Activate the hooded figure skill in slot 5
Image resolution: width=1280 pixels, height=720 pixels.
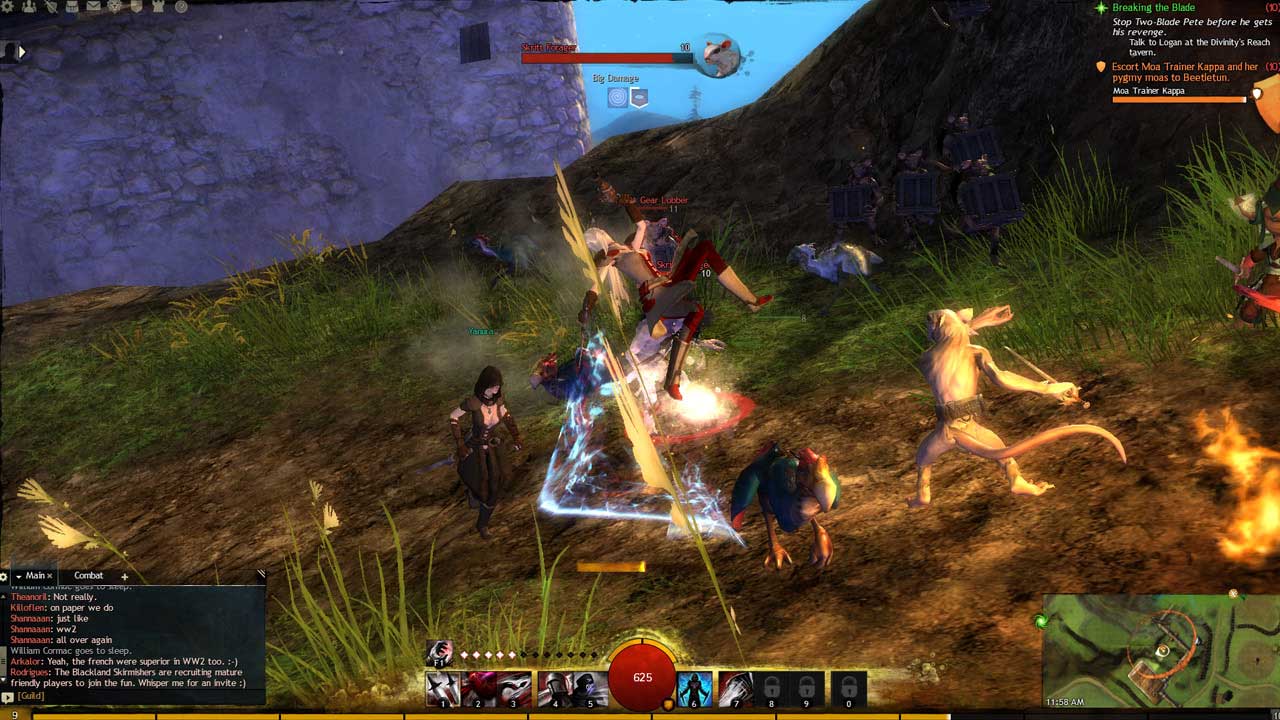pyautogui.click(x=590, y=689)
